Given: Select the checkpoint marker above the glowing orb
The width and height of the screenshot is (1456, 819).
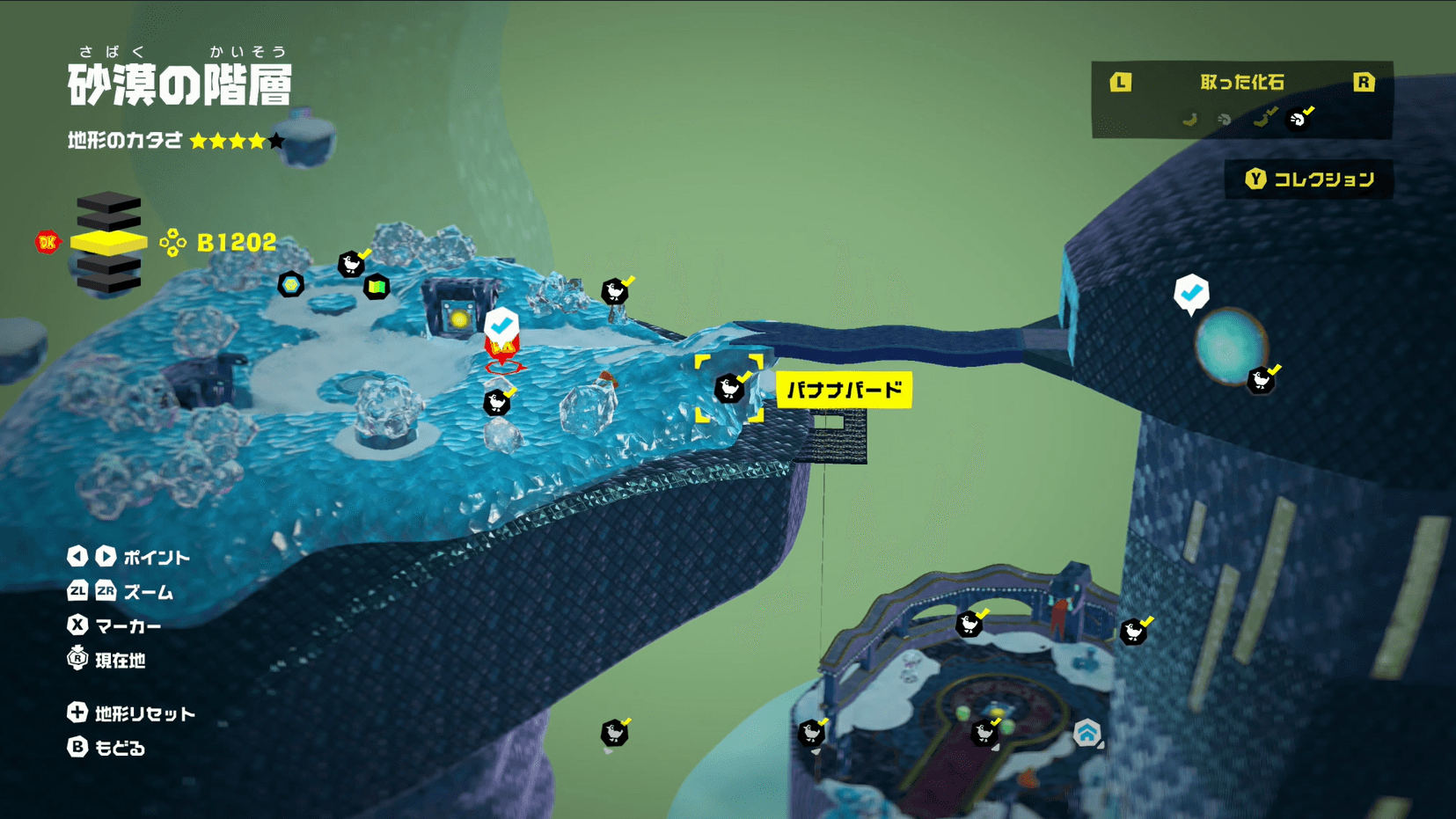Looking at the screenshot, I should point(1191,293).
